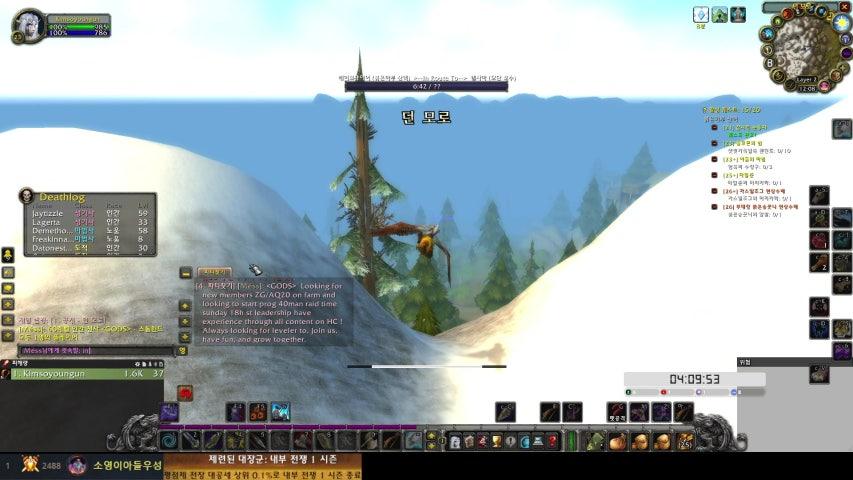Image resolution: width=853 pixels, height=480 pixels.
Task: Select the second chat window tab
Action: click(214, 271)
